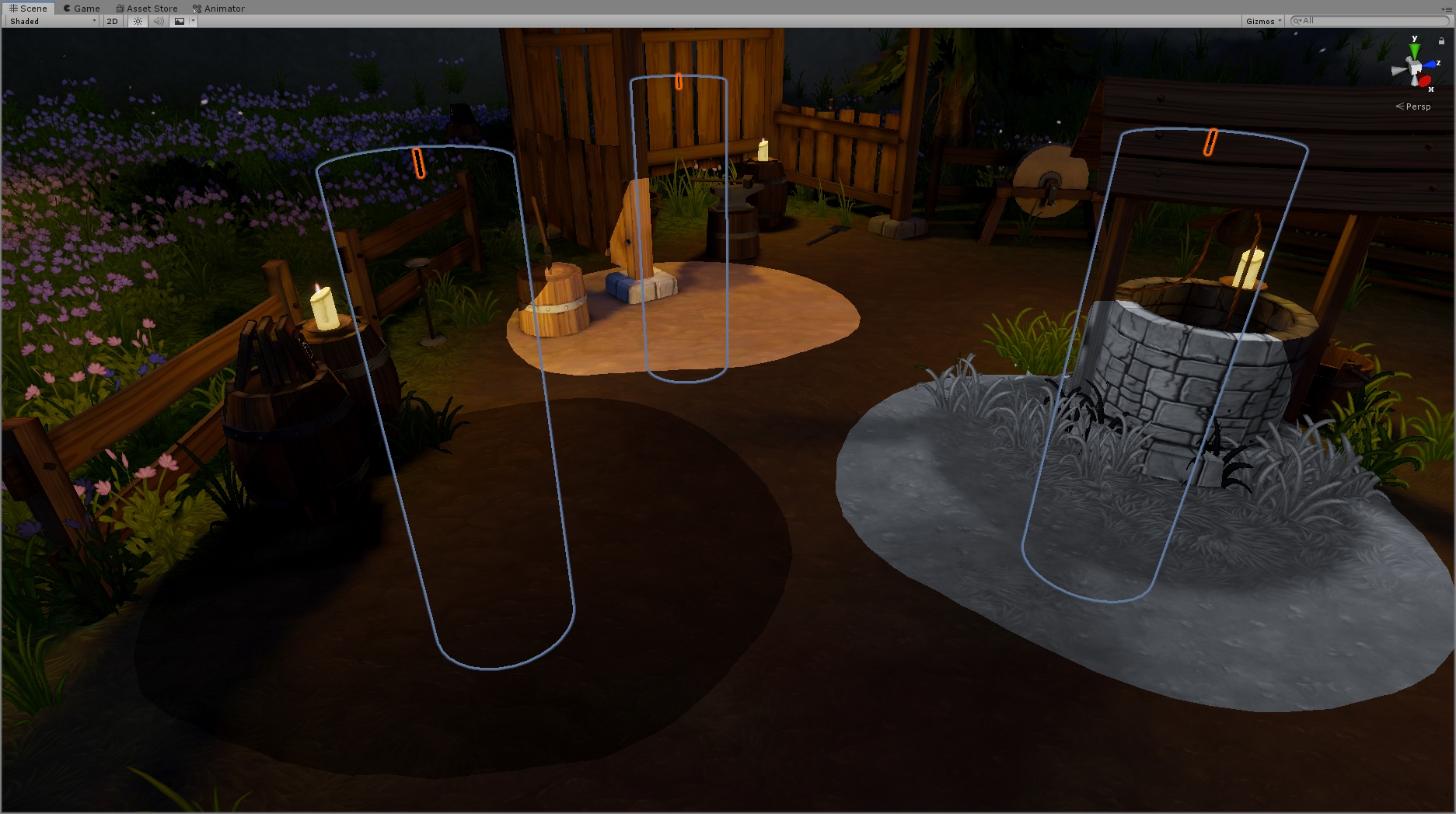The image size is (1456, 814).
Task: Select the well's capsule light gizmo
Action: (1209, 144)
